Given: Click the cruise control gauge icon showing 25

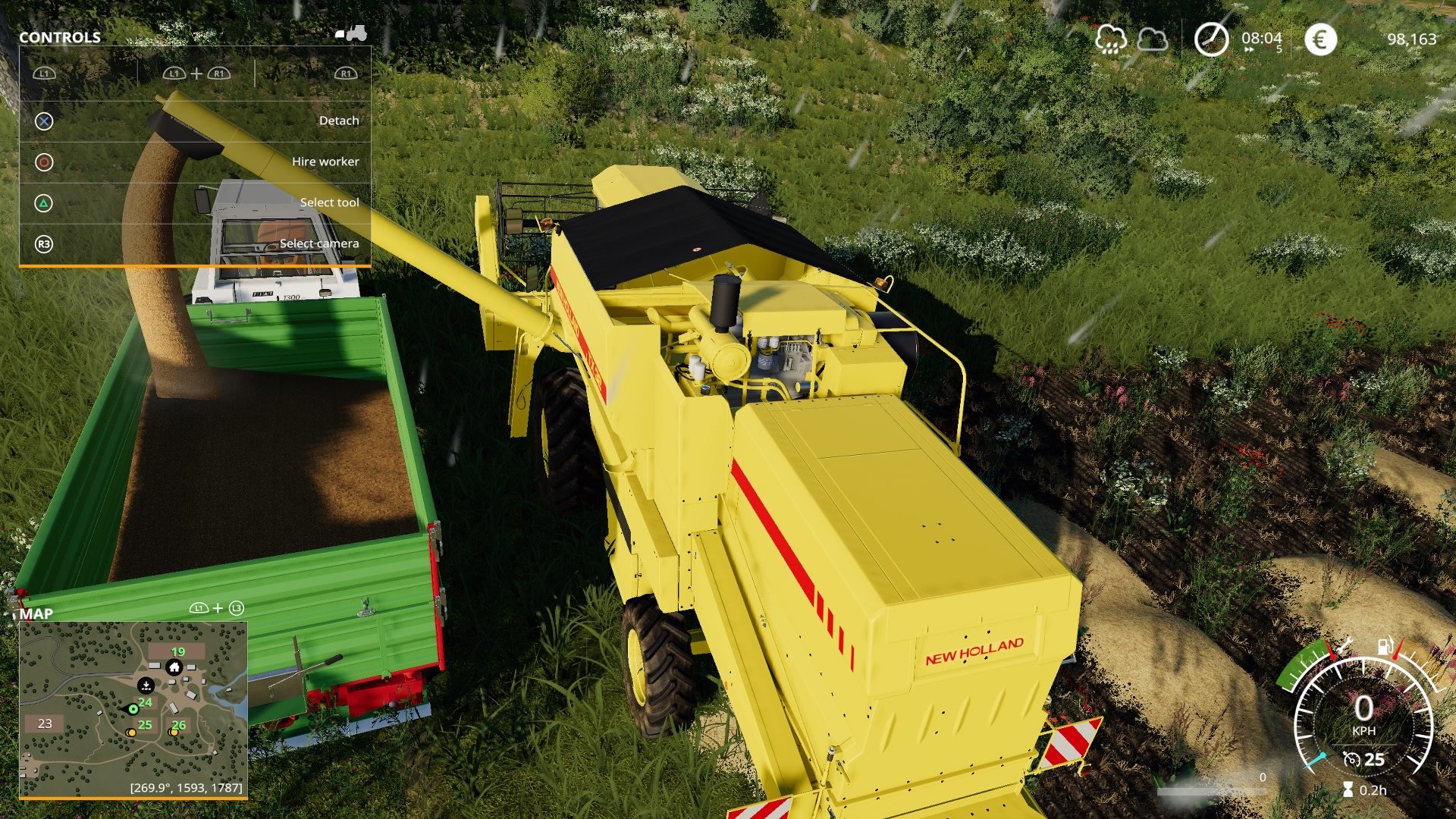Looking at the screenshot, I should tap(1352, 760).
